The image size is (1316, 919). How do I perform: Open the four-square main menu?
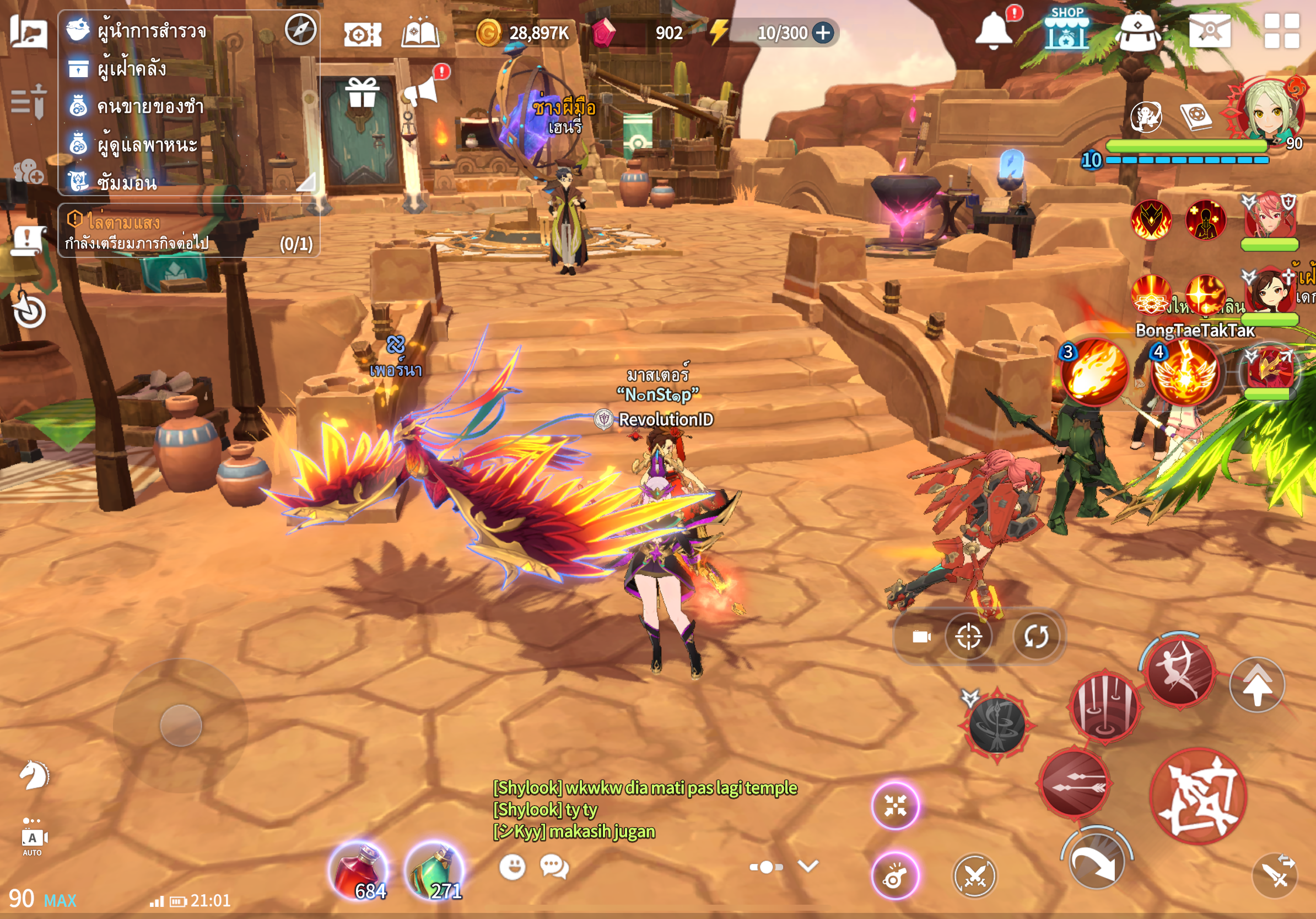[1282, 31]
